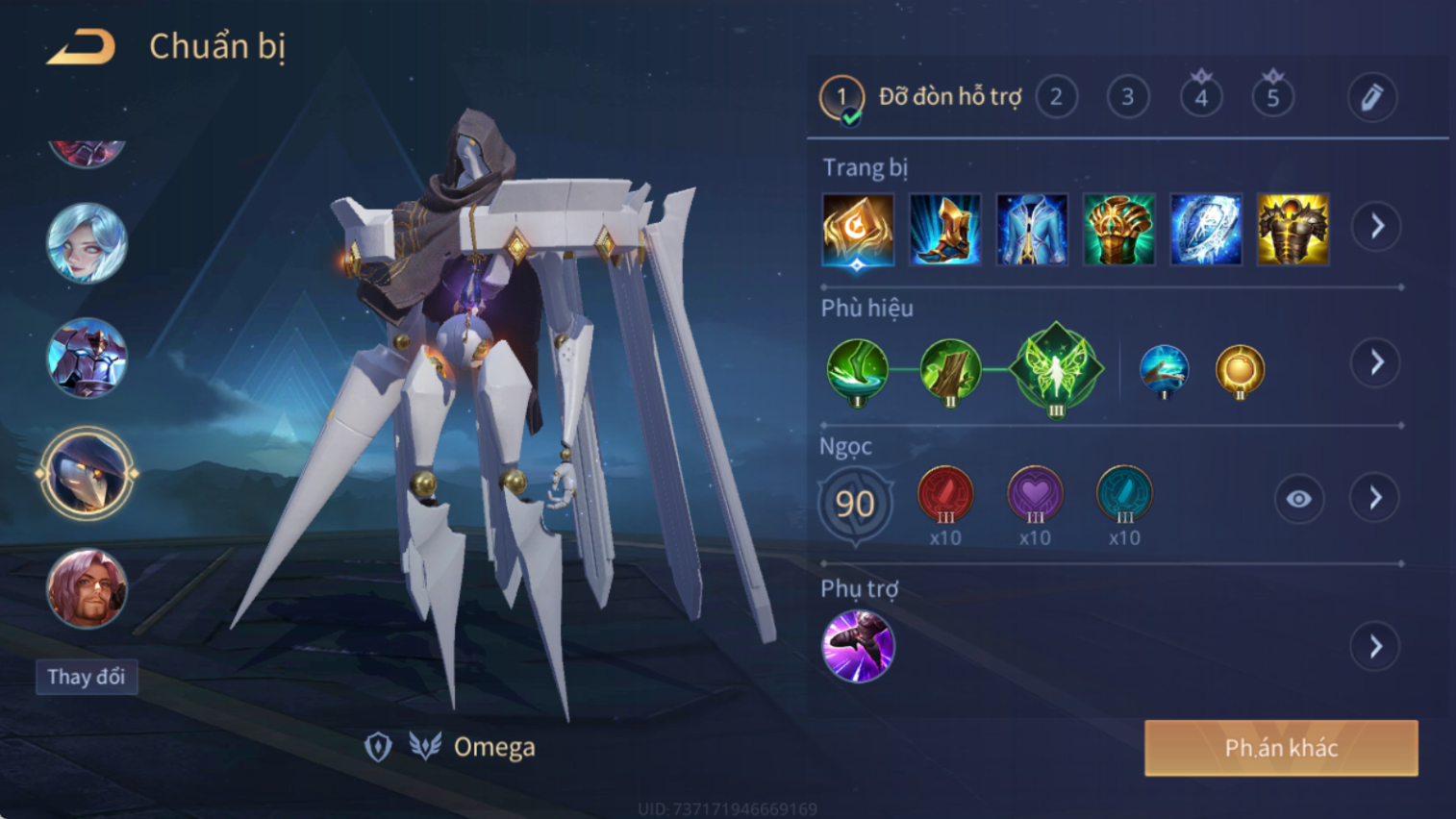Open the gem (Ngọc) arrow
This screenshot has height=819, width=1456.
click(1375, 498)
